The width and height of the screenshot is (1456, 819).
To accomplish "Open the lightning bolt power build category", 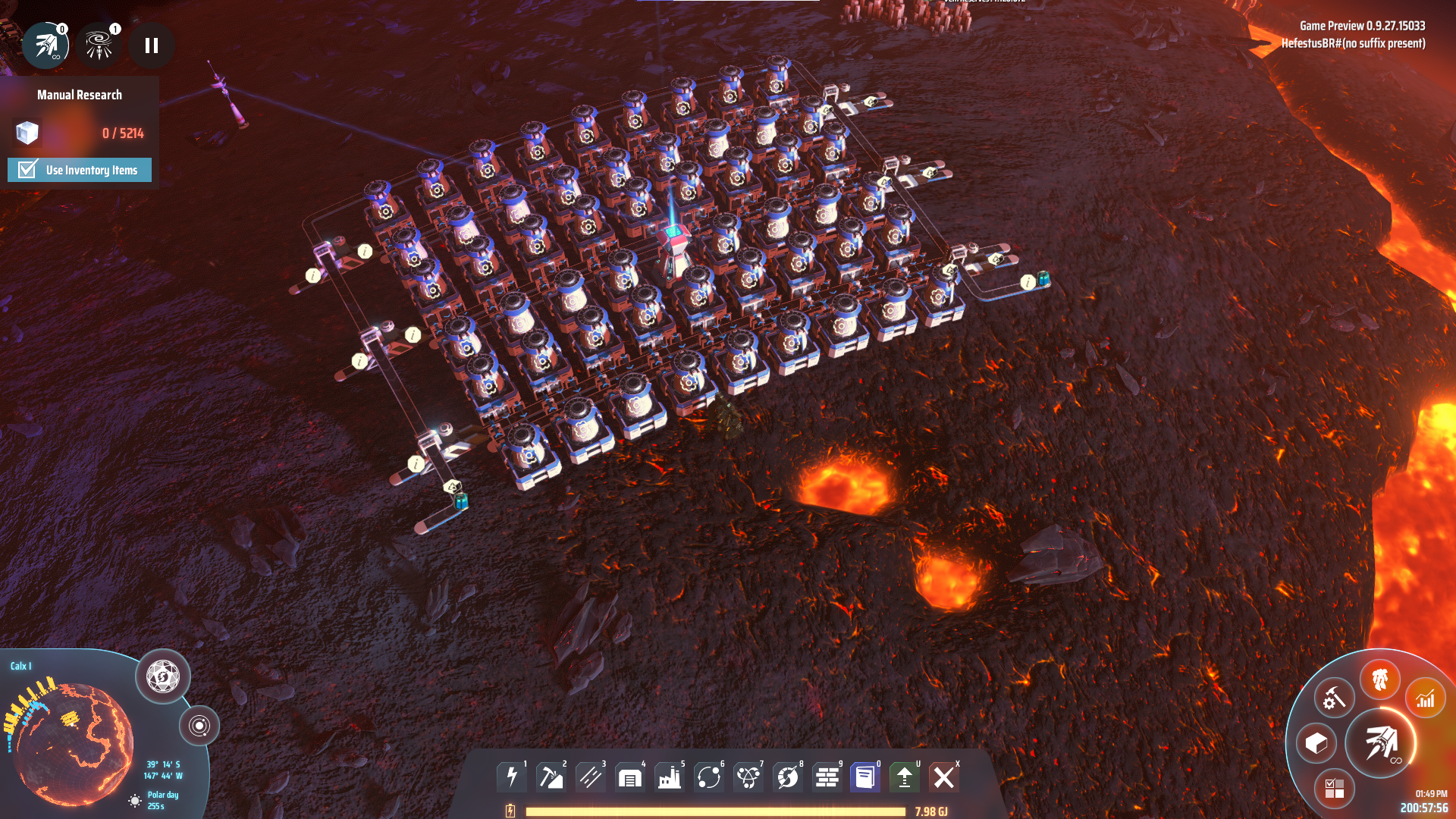I will 512,777.
